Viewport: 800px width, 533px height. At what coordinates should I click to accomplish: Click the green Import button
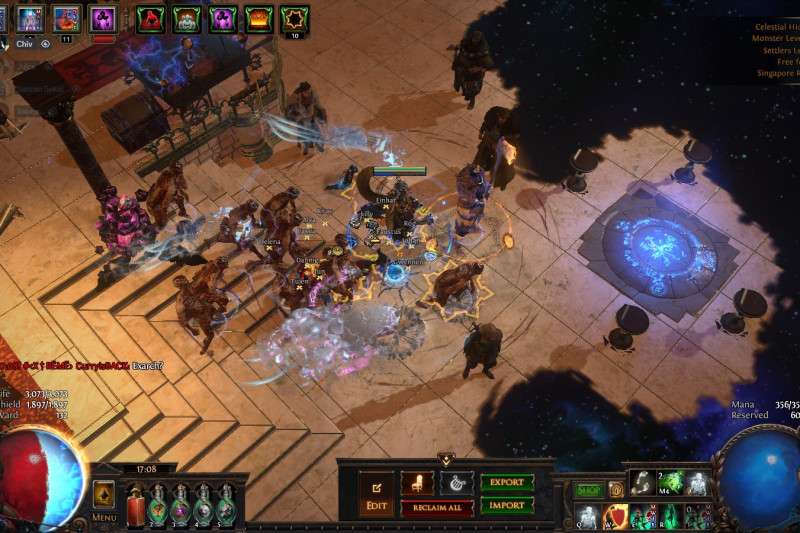(507, 505)
